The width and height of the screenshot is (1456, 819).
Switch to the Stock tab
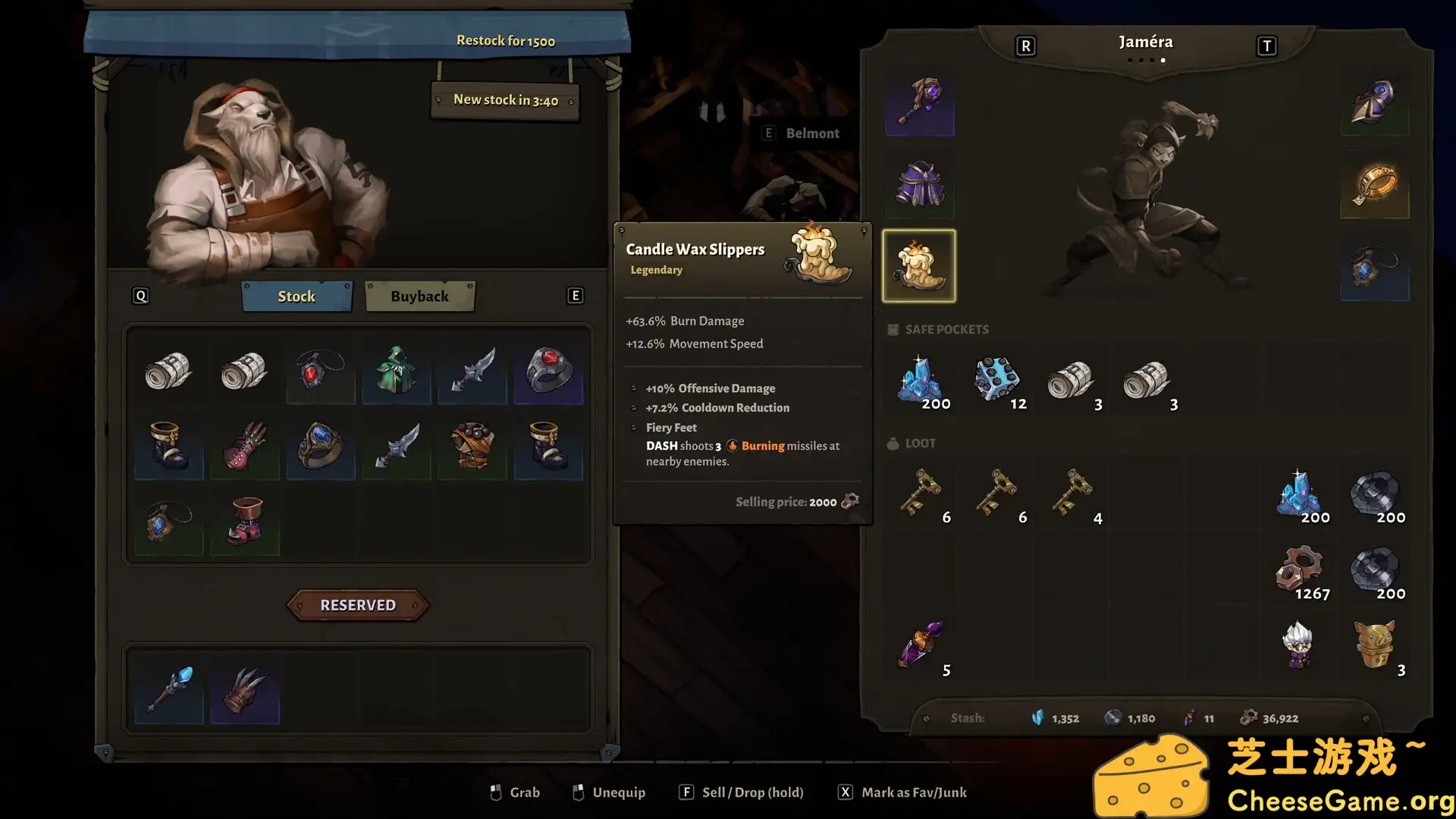pyautogui.click(x=297, y=296)
